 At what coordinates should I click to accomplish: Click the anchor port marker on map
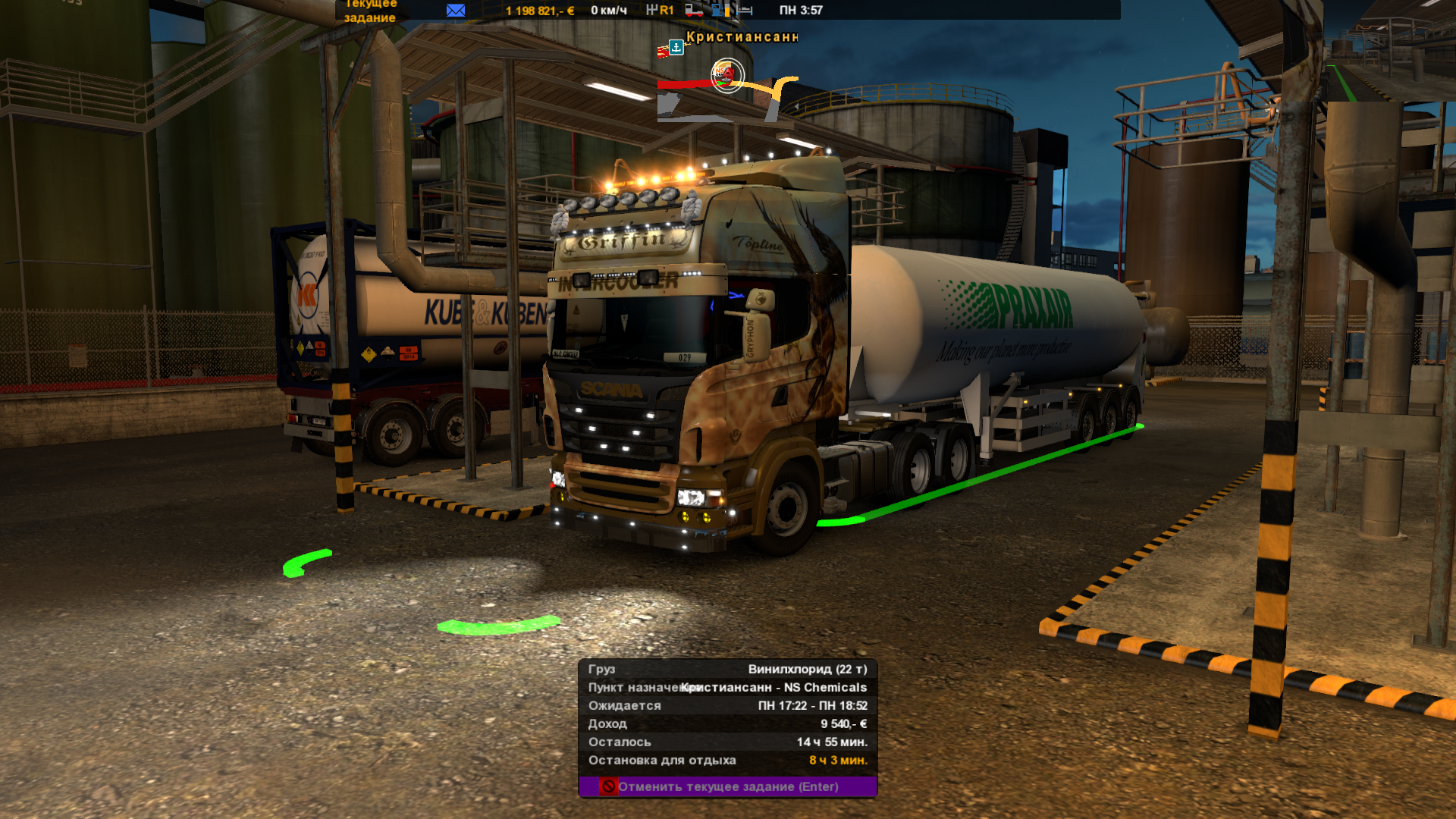tap(676, 47)
